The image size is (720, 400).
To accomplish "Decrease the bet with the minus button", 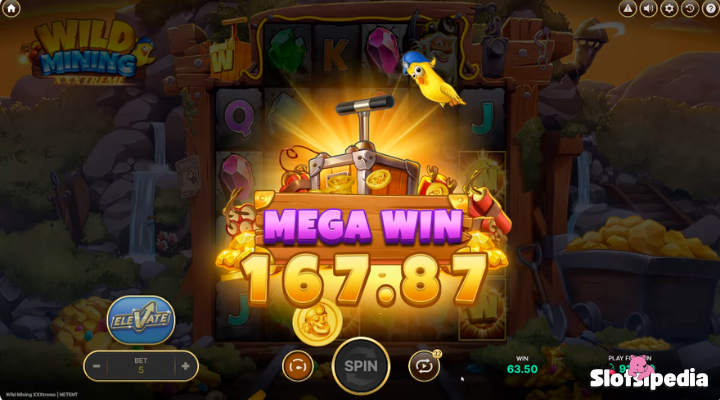I will 97,366.
